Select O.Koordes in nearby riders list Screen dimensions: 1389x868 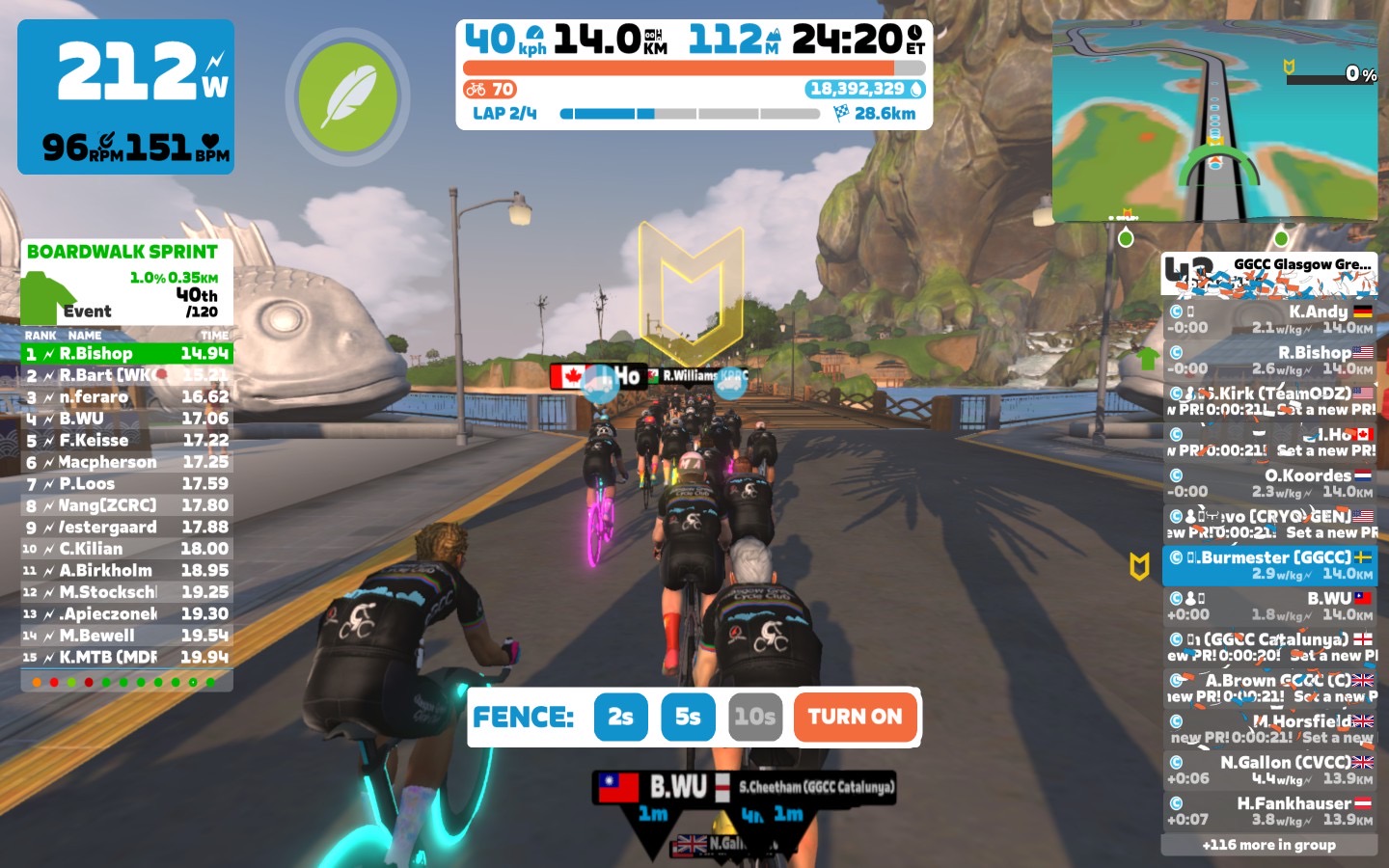click(1269, 483)
